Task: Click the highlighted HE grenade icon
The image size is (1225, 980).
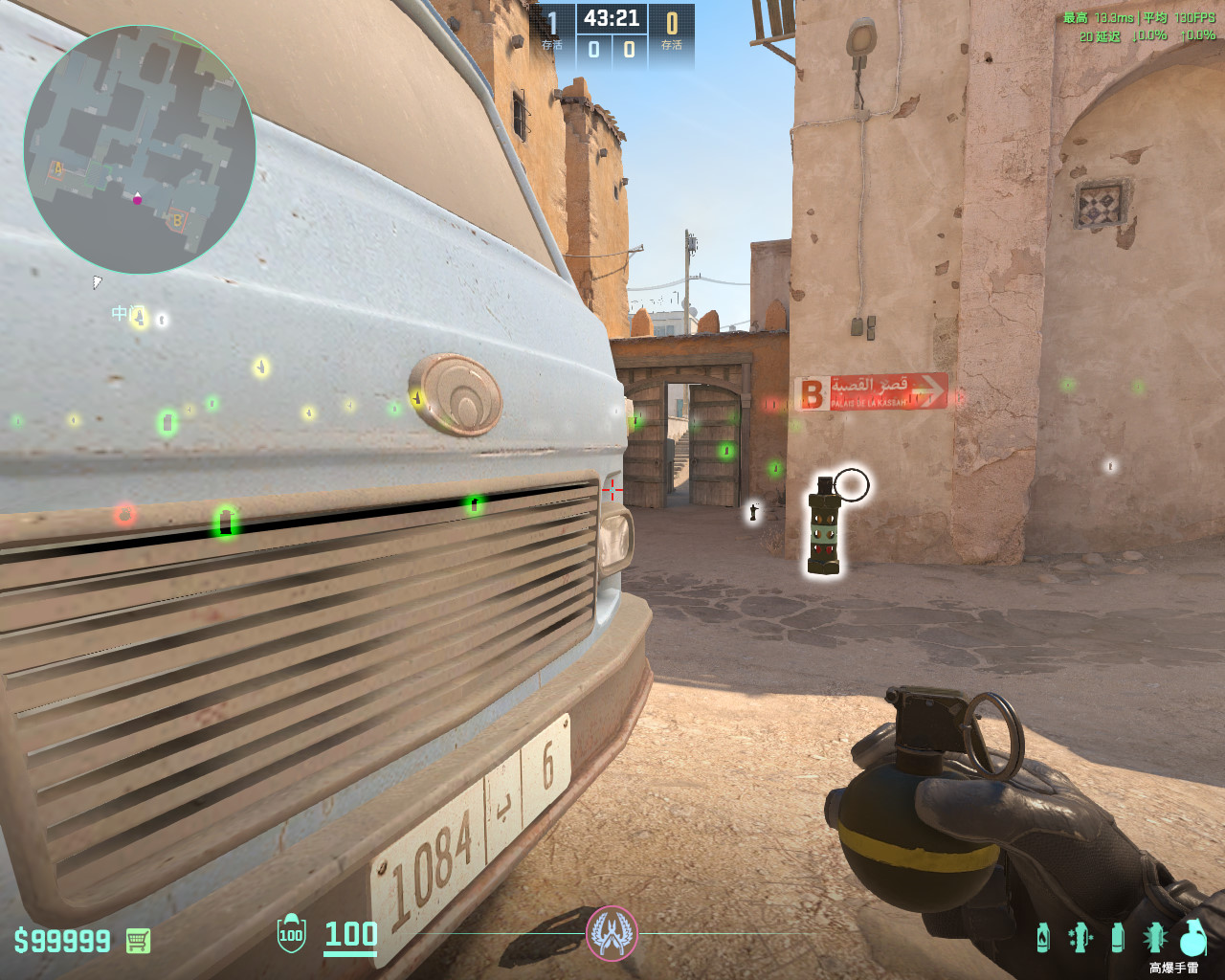Action: click(1192, 937)
